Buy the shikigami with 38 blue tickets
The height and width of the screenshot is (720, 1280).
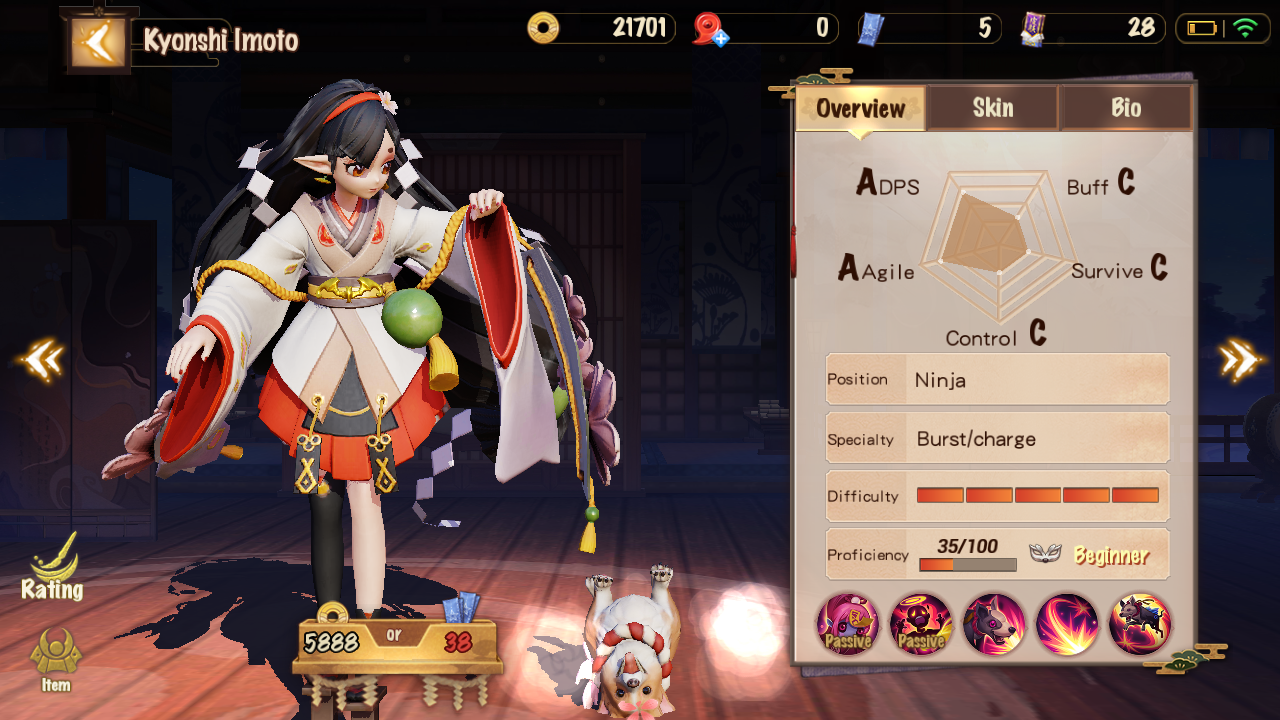(x=458, y=641)
